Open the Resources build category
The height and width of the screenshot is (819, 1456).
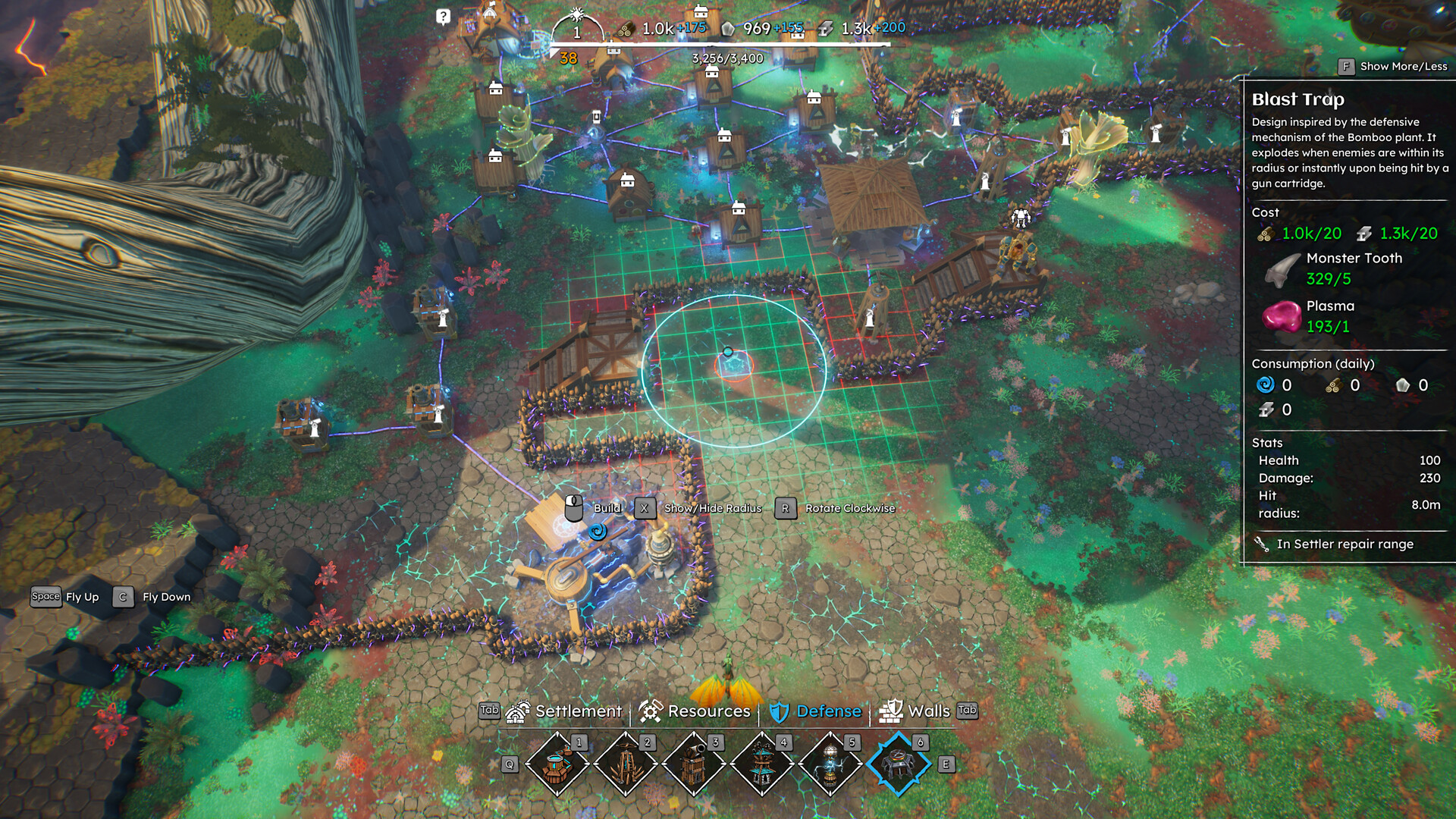pos(695,711)
